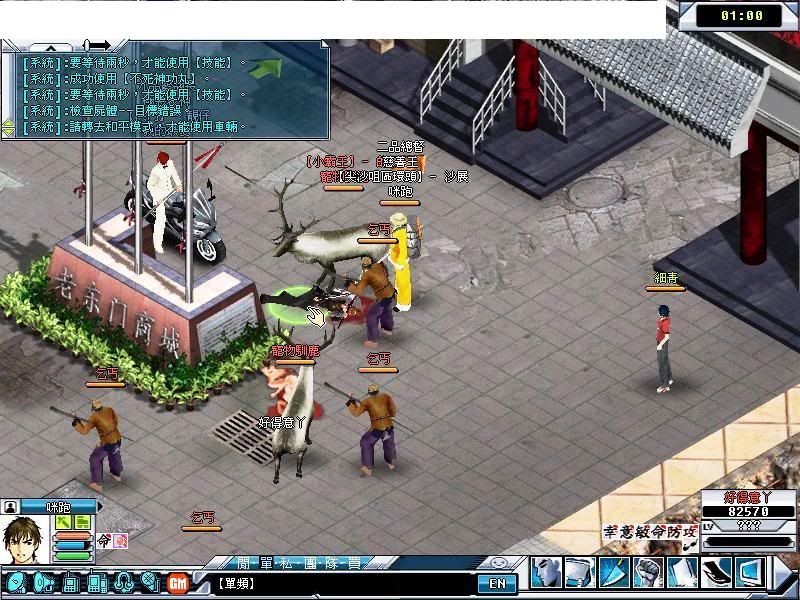
Task: Open the headset icon in the bottom bar
Action: click(x=124, y=582)
